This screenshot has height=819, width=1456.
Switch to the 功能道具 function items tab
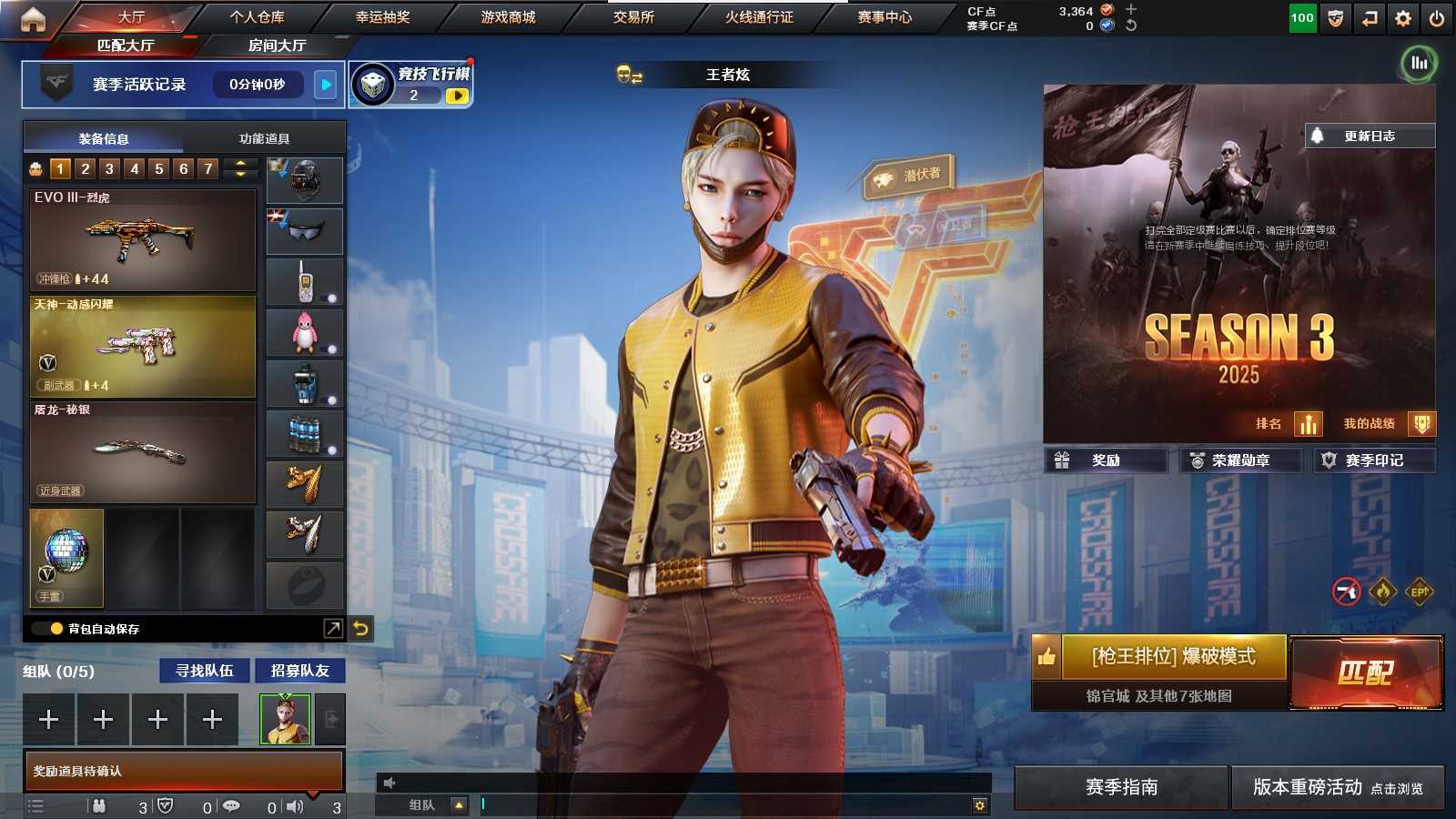pyautogui.click(x=264, y=138)
